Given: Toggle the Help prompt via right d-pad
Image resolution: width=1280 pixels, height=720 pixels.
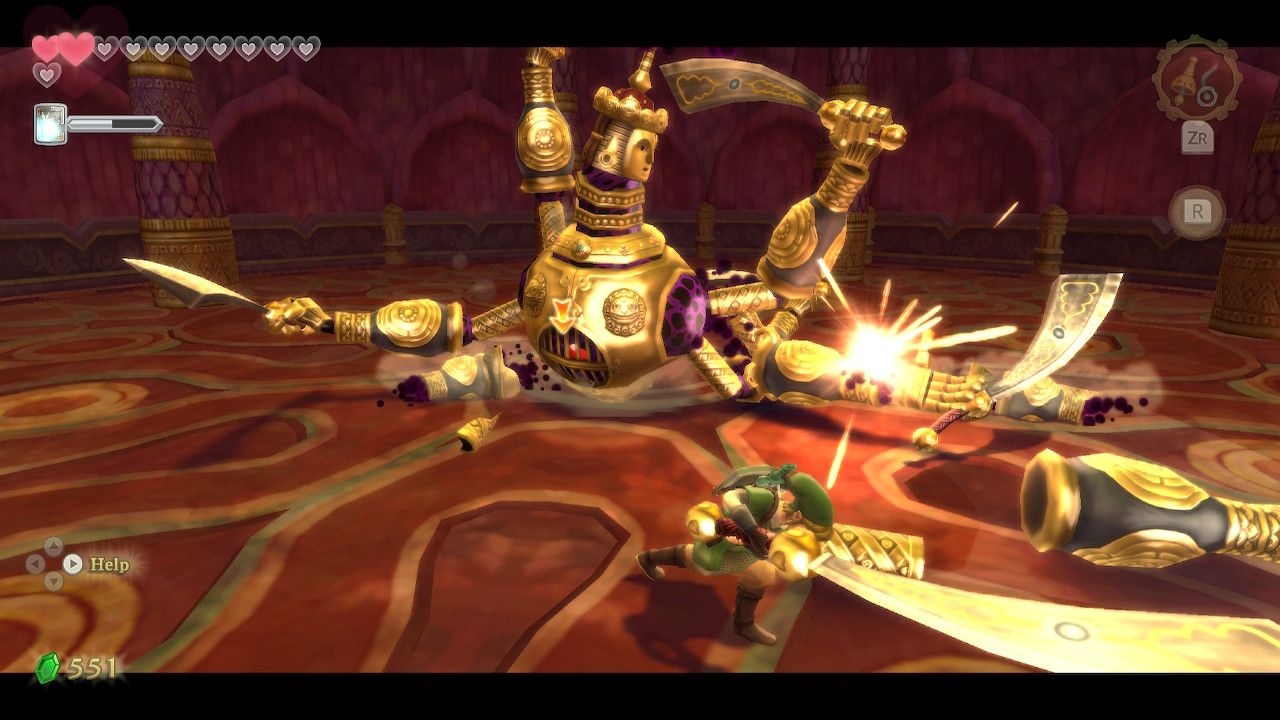Looking at the screenshot, I should (72, 564).
